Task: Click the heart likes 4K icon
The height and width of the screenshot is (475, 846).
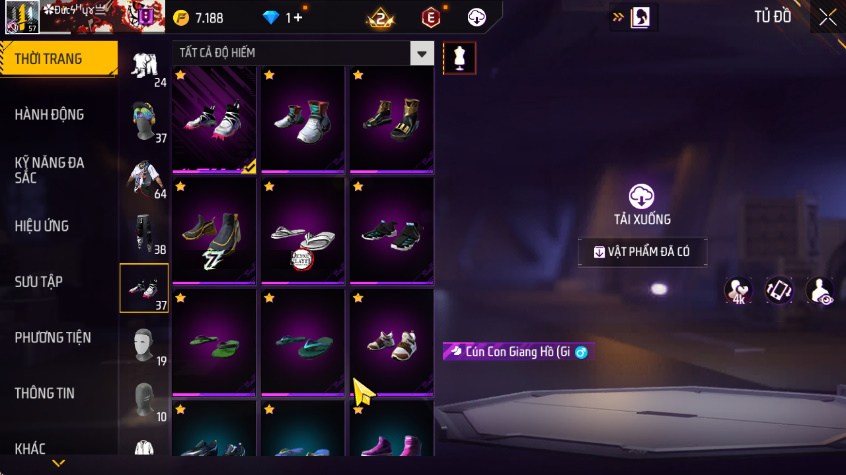Action: pos(738,290)
